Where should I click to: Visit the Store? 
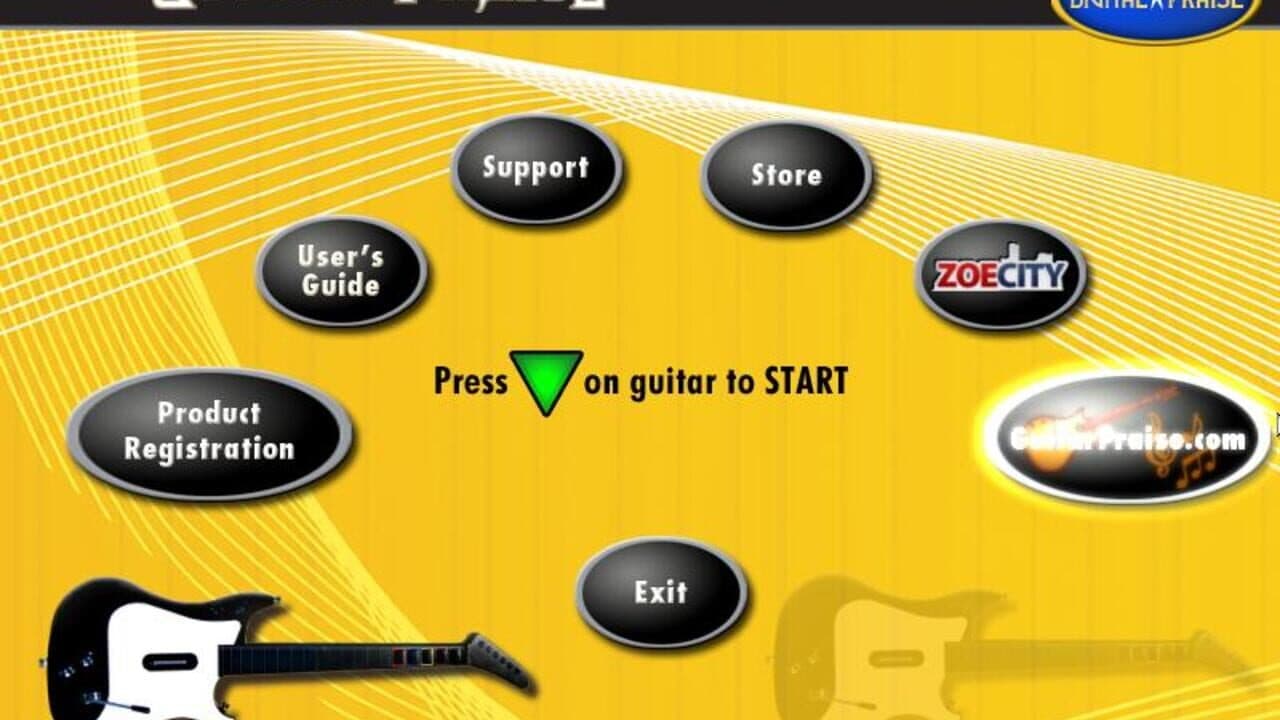pos(787,175)
